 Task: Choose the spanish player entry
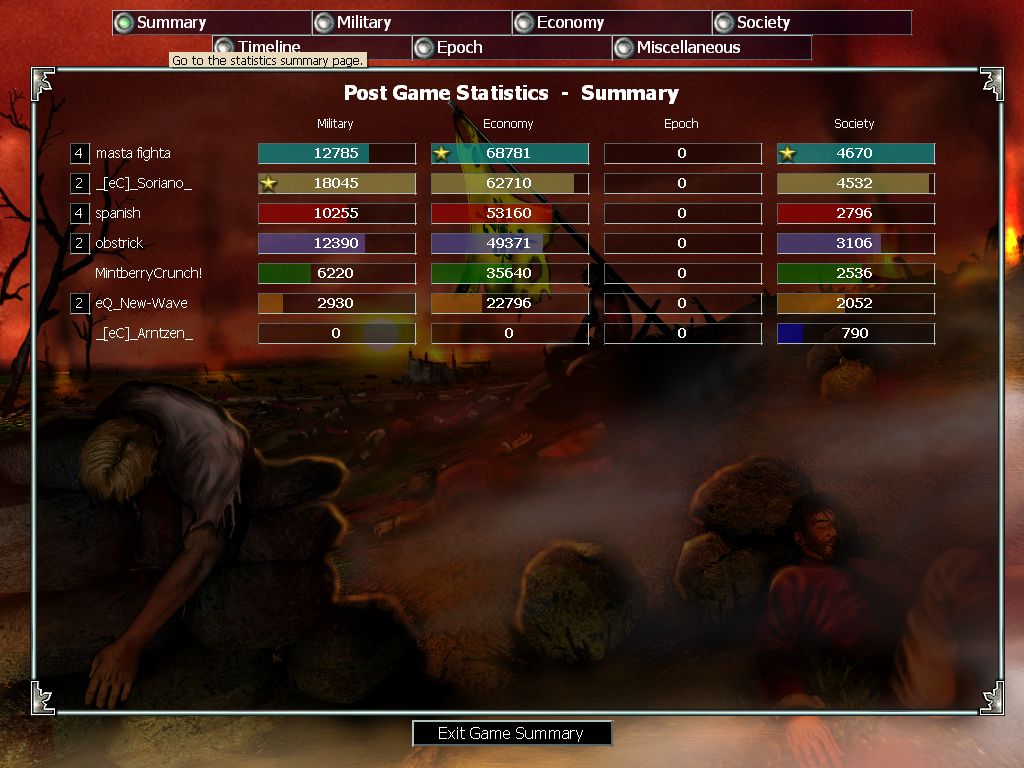tap(118, 213)
